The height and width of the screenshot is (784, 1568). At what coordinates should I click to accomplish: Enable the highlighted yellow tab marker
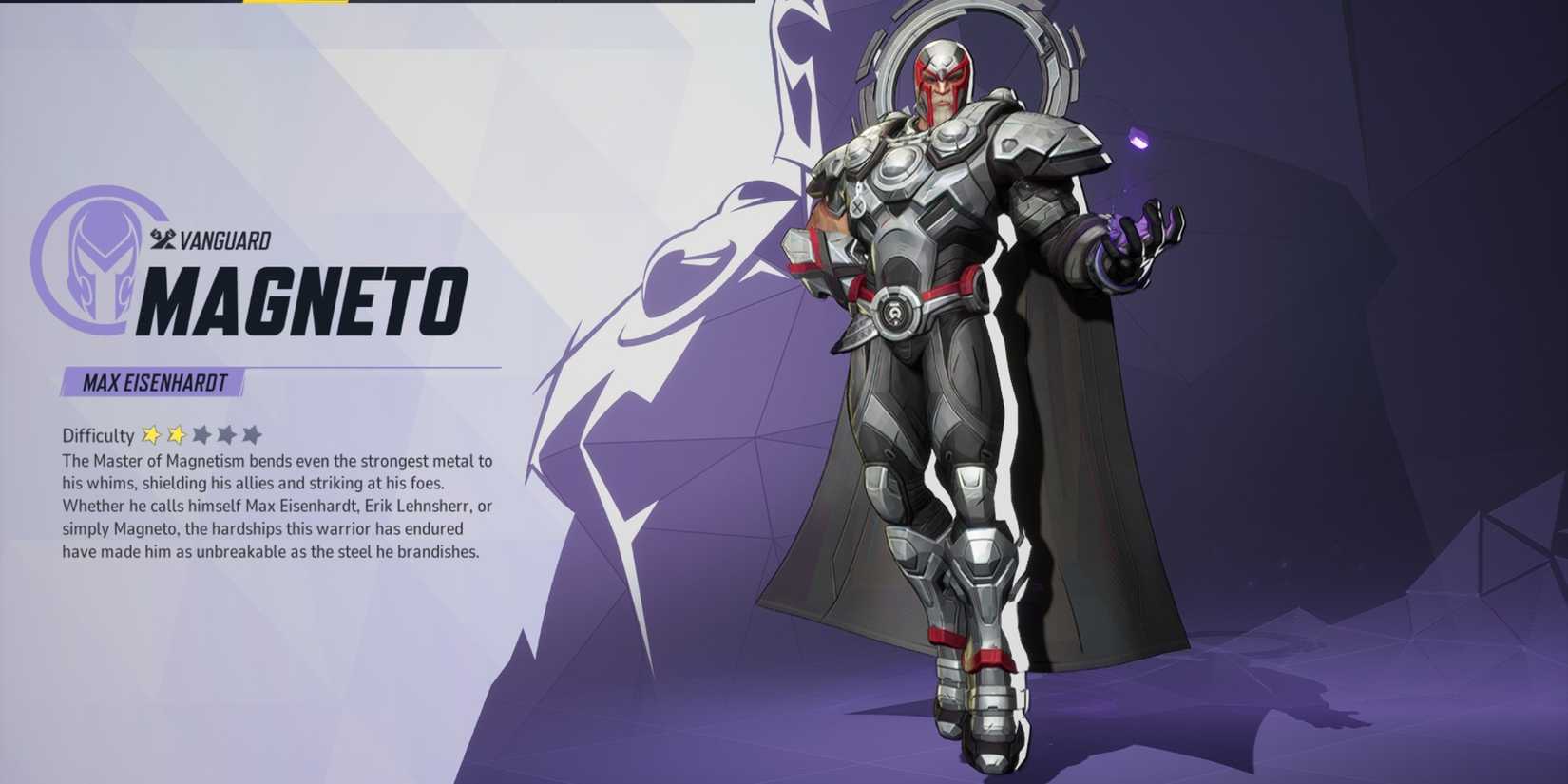pos(295,3)
